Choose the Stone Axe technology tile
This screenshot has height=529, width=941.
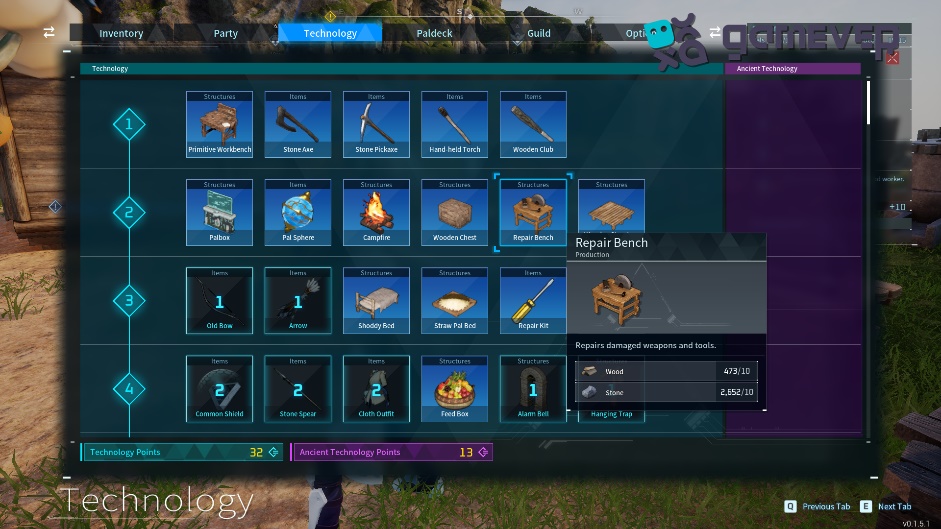(x=298, y=124)
